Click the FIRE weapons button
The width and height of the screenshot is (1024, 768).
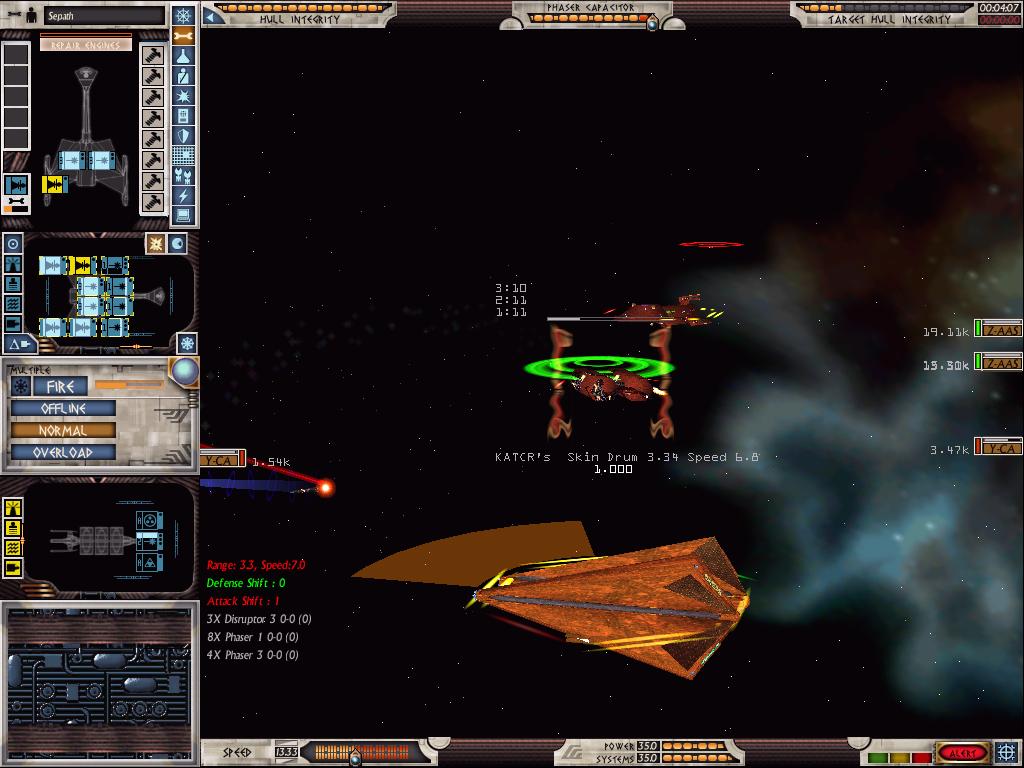(61, 386)
